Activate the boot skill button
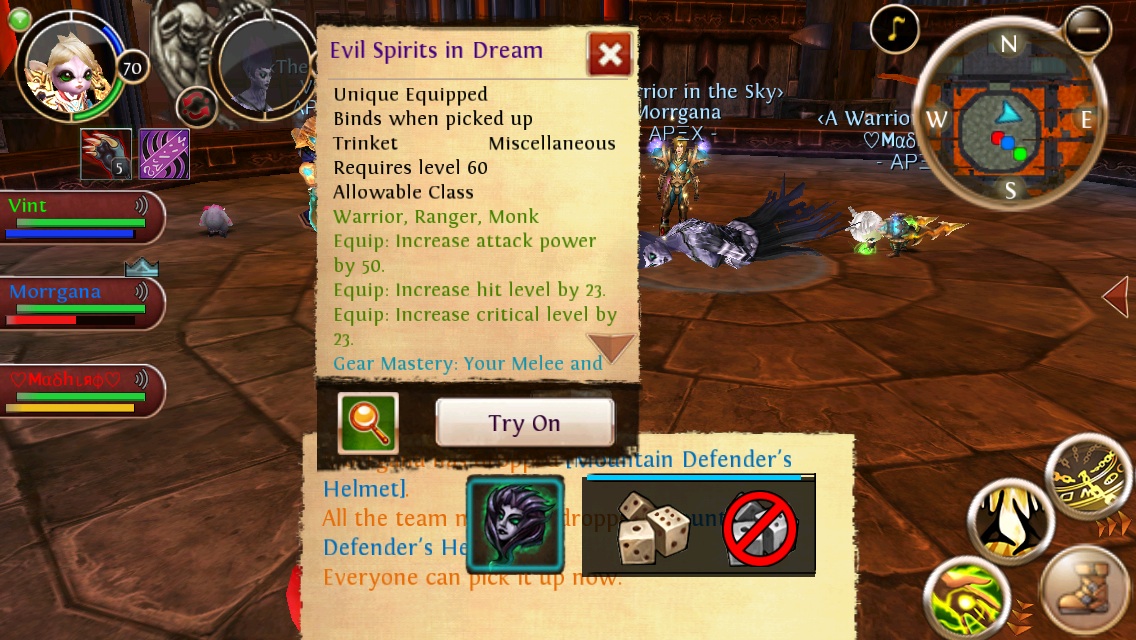The height and width of the screenshot is (640, 1136). [1087, 594]
